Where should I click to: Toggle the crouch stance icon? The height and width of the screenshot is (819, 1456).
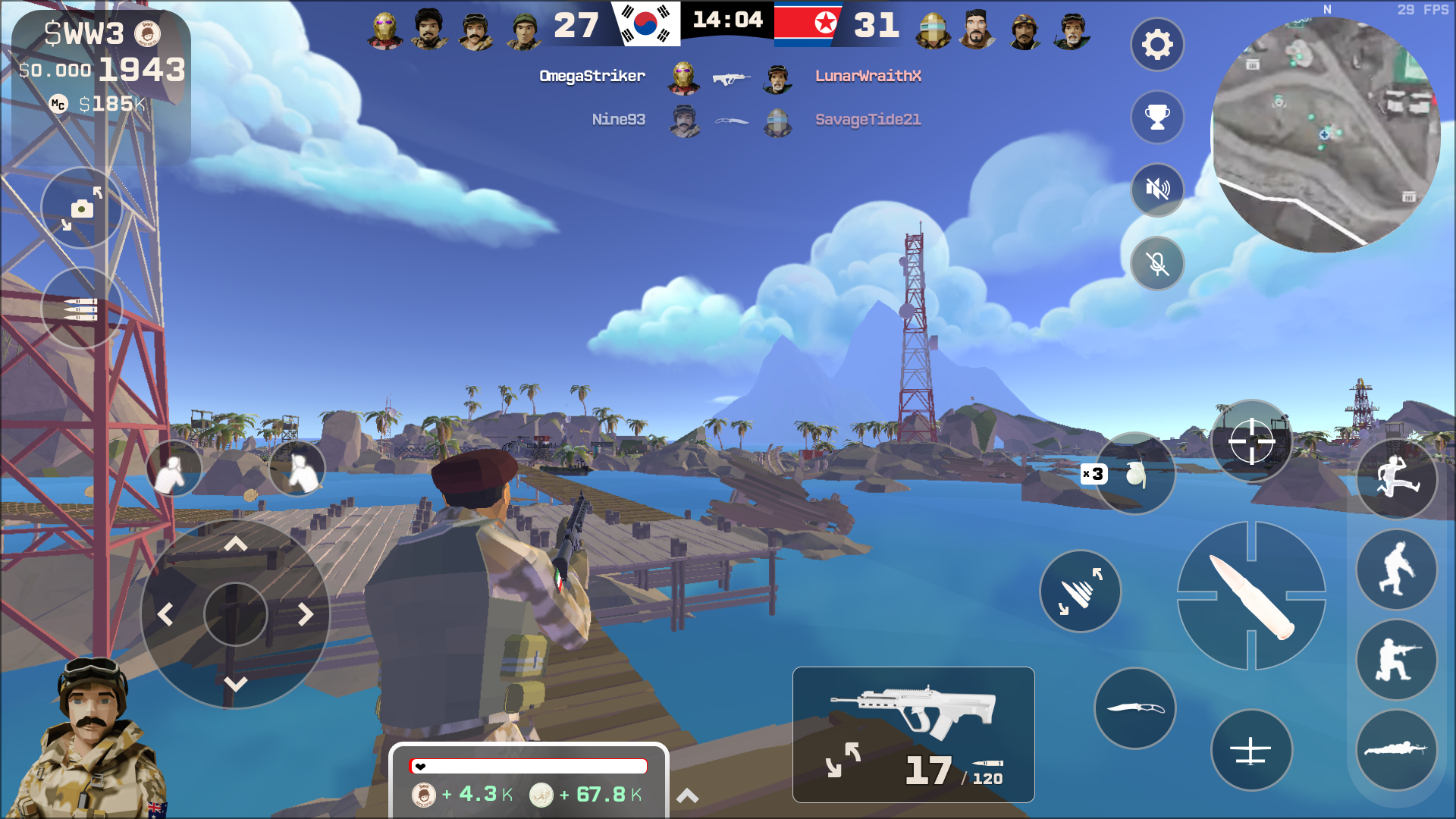point(1396,661)
